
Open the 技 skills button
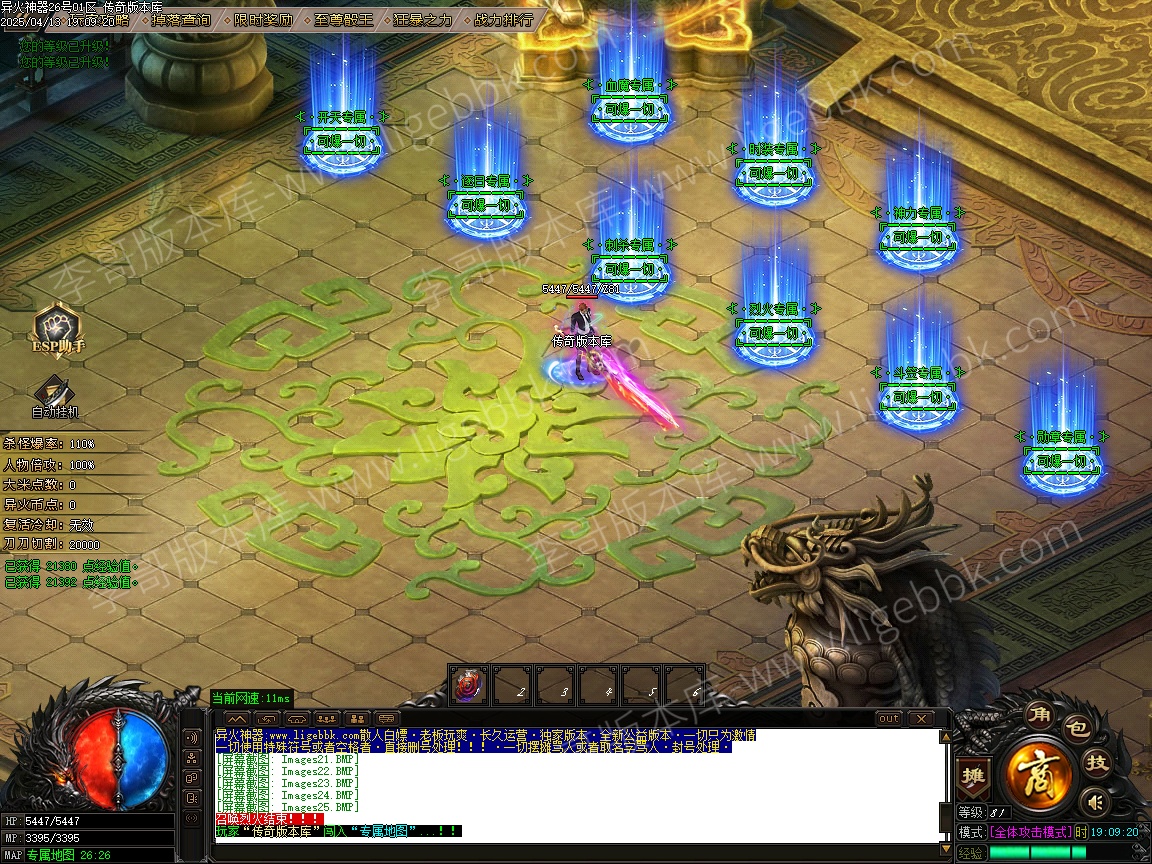point(1097,763)
